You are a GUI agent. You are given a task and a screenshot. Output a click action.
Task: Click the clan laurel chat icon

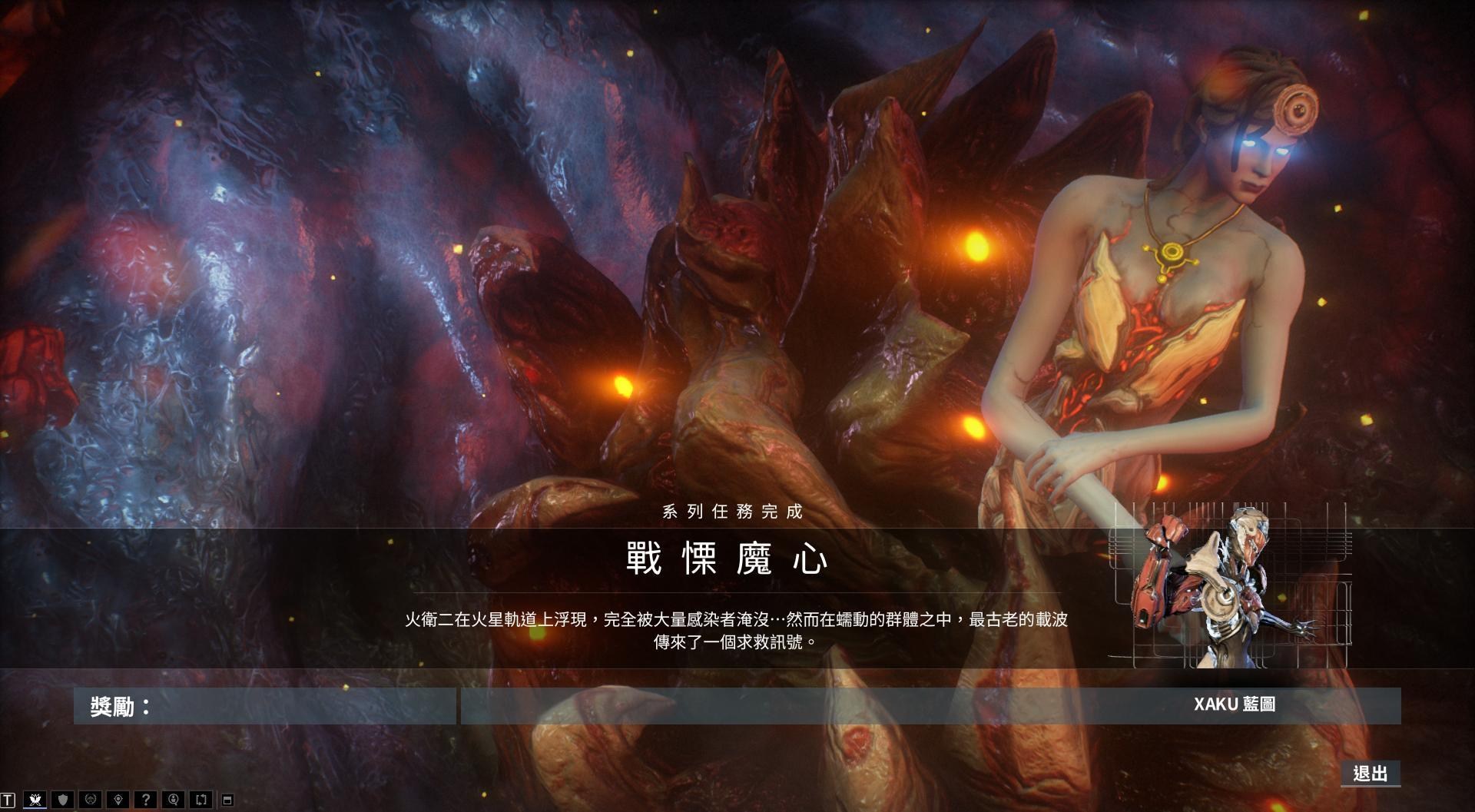[x=90, y=799]
